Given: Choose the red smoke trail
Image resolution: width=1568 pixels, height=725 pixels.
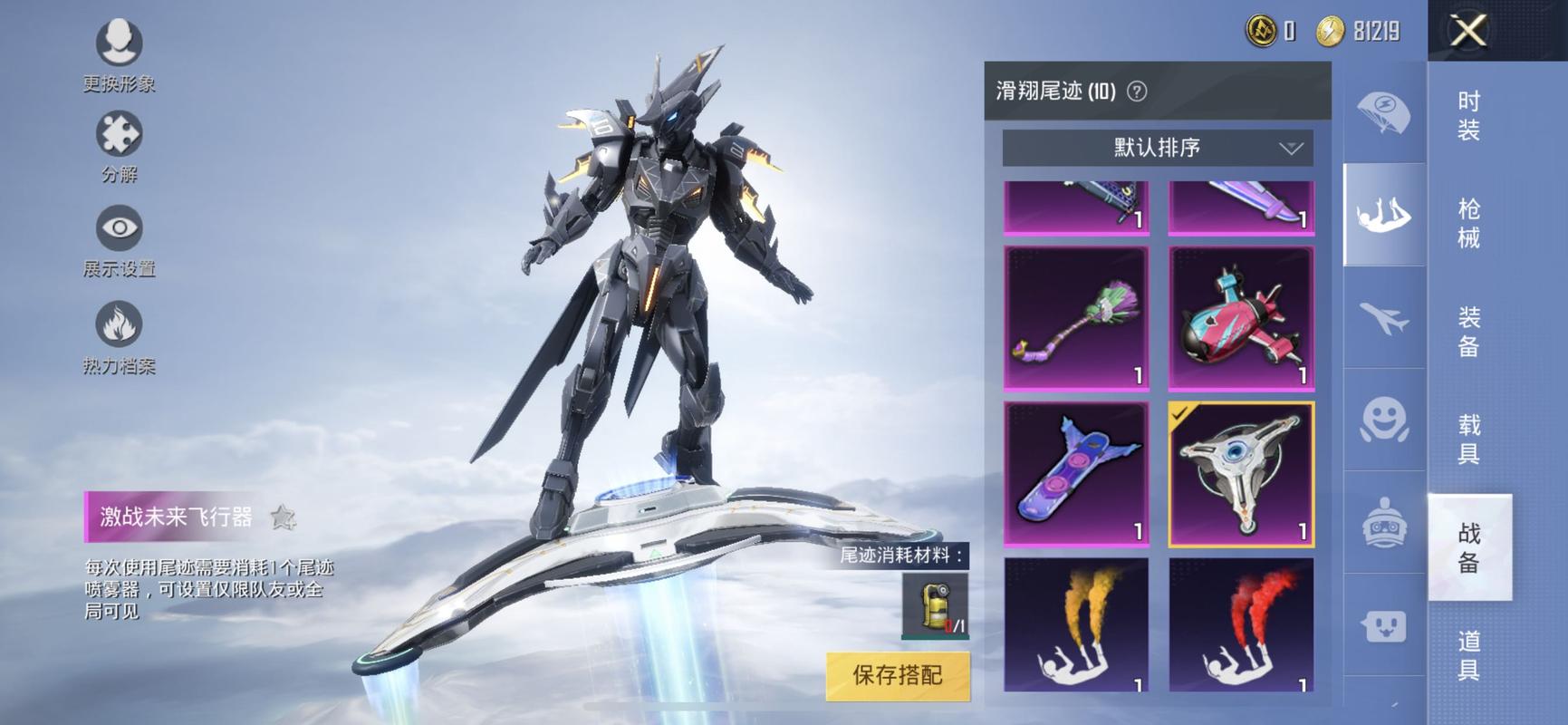Looking at the screenshot, I should pyautogui.click(x=1240, y=623).
